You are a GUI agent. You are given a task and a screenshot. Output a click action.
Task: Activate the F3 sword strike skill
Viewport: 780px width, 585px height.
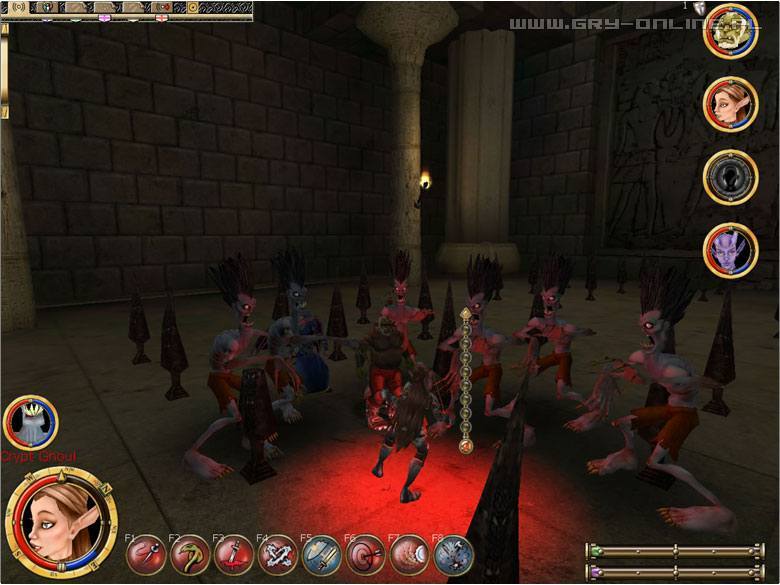point(233,554)
